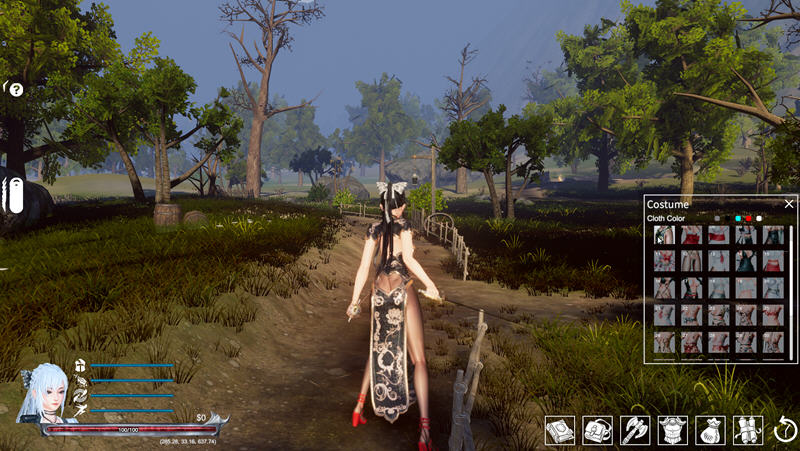
Task: Open the satchel bag icon
Action: 597,430
